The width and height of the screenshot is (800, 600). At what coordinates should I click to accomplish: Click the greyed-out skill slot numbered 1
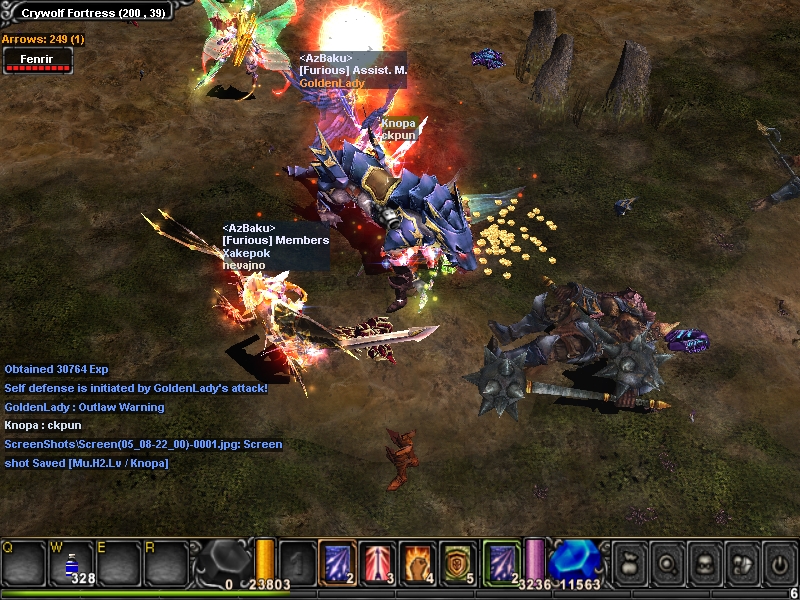(297, 561)
